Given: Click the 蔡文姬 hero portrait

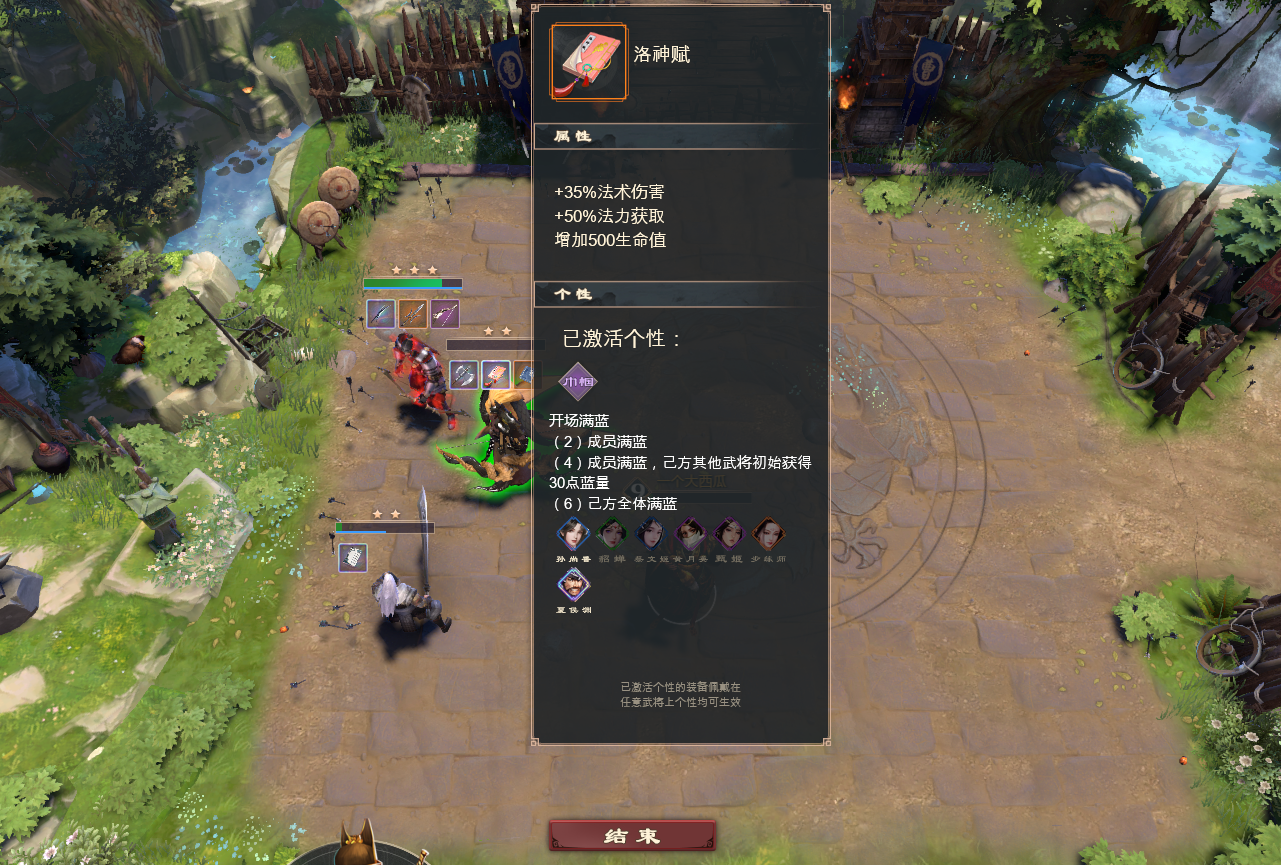Looking at the screenshot, I should (652, 533).
